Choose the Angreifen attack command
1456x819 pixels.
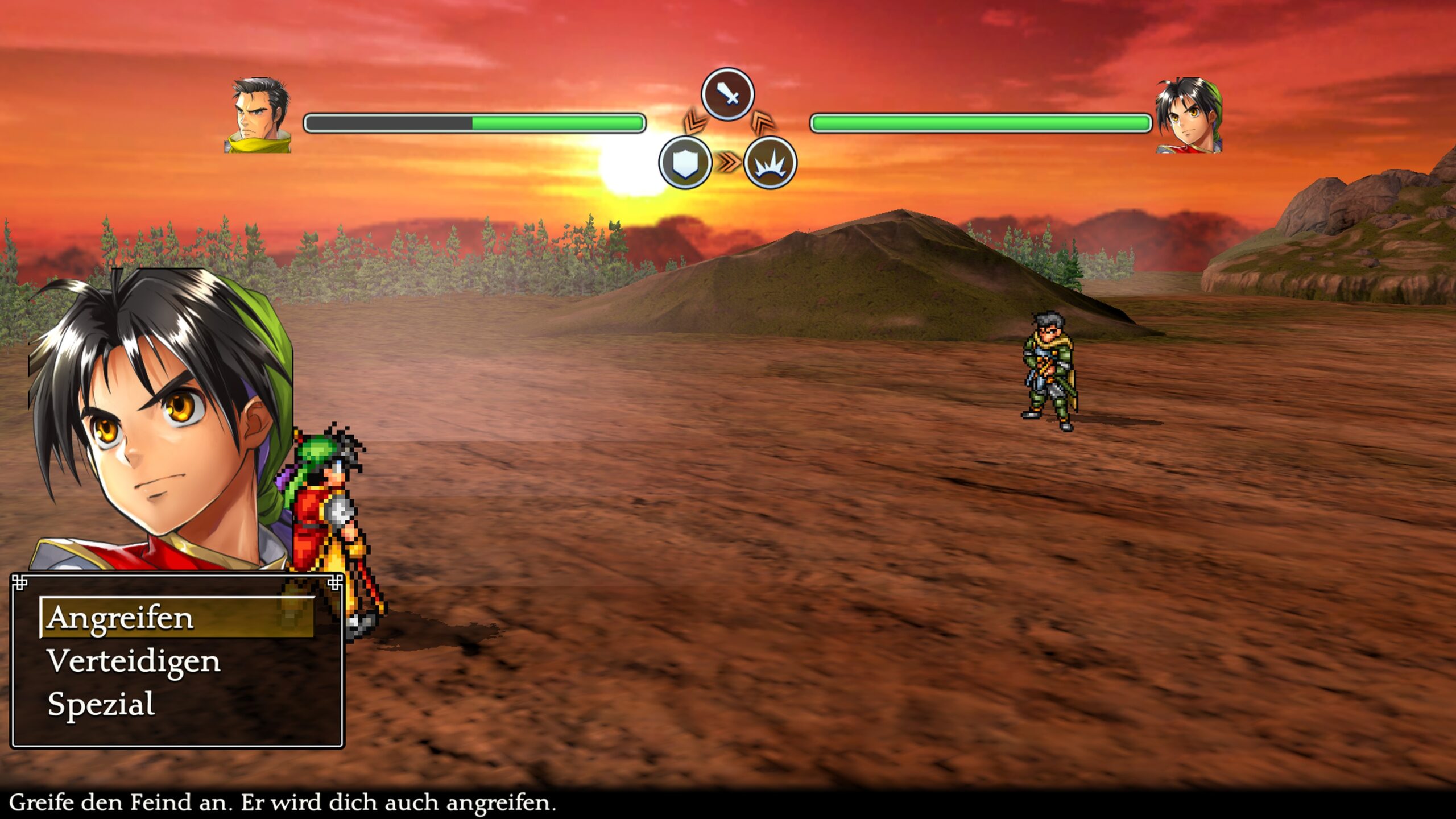pos(121,618)
